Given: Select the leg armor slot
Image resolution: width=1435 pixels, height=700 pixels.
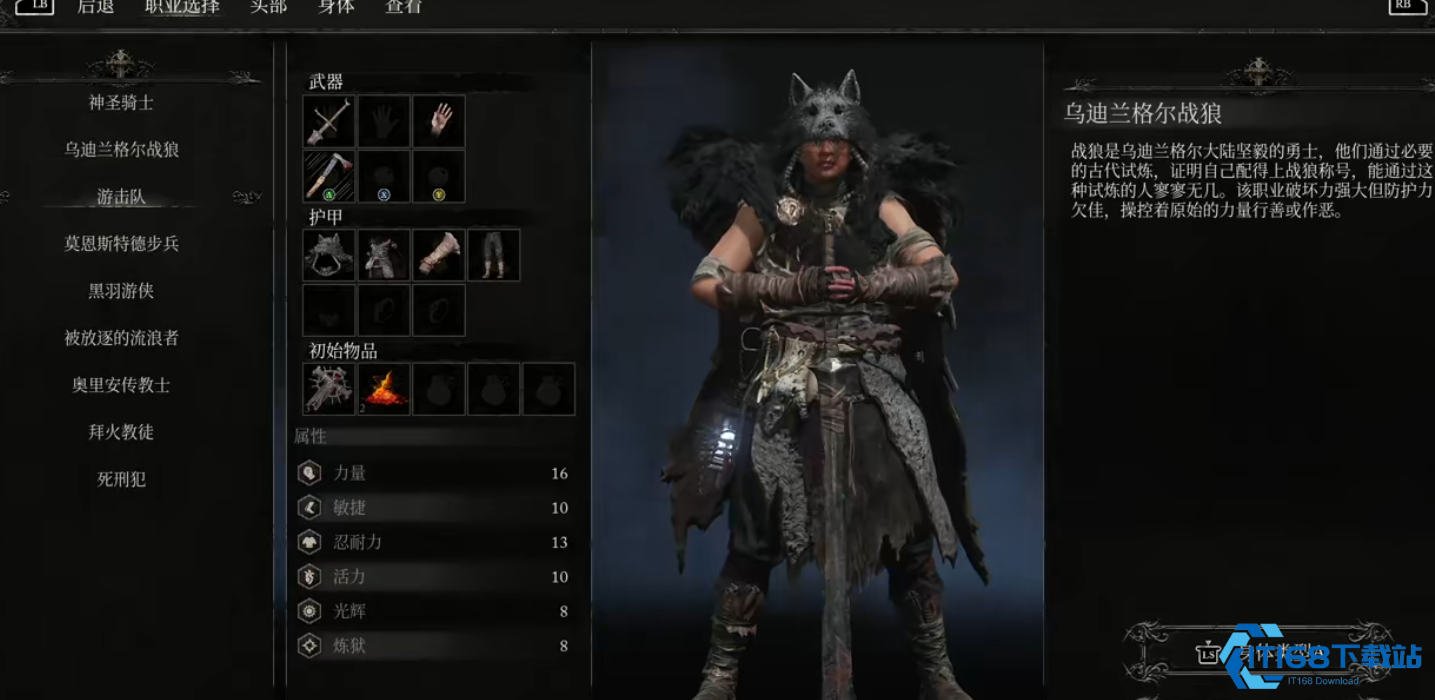Looking at the screenshot, I should tap(494, 255).
